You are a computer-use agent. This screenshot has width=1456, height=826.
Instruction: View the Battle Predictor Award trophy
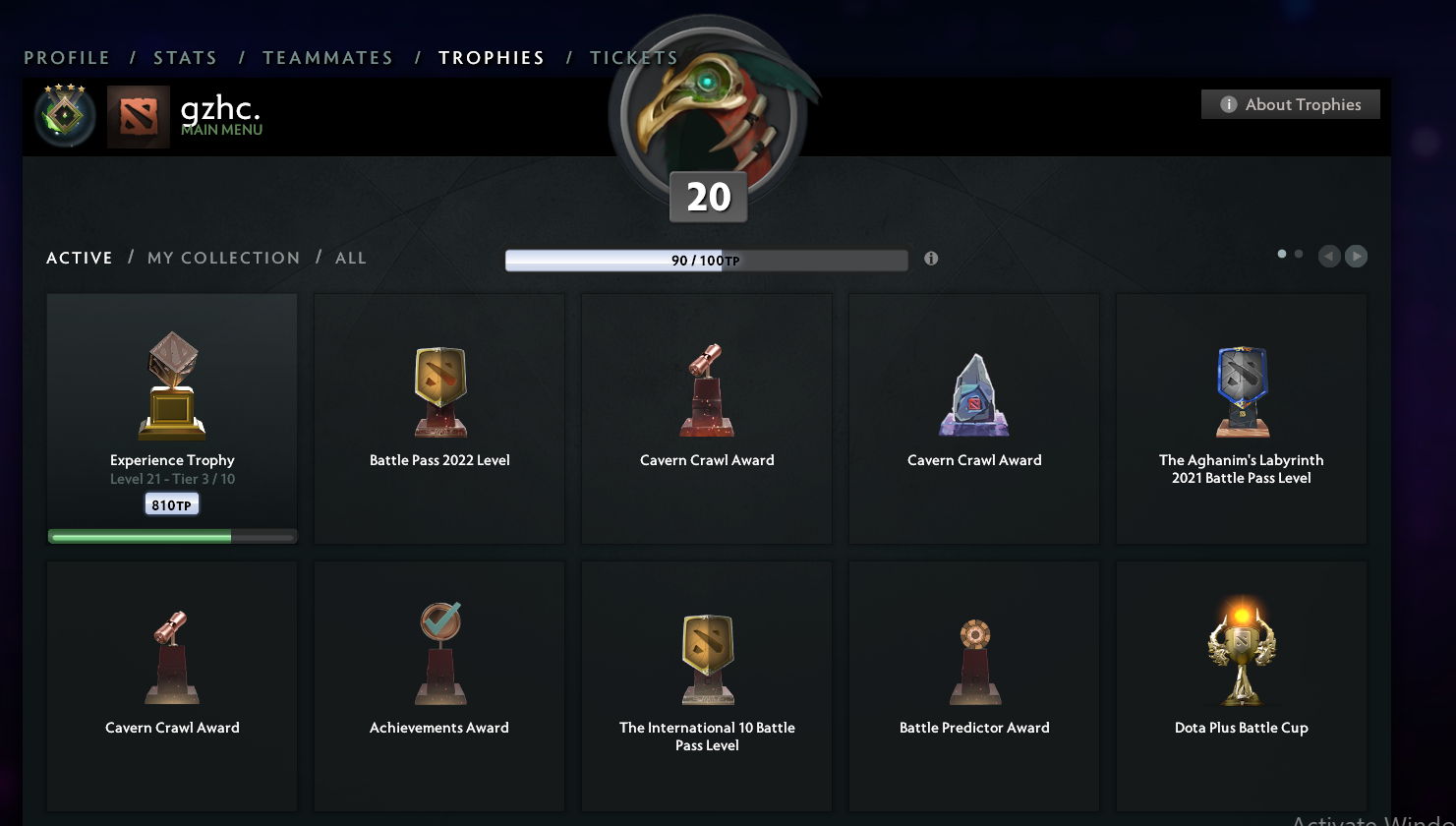point(973,678)
